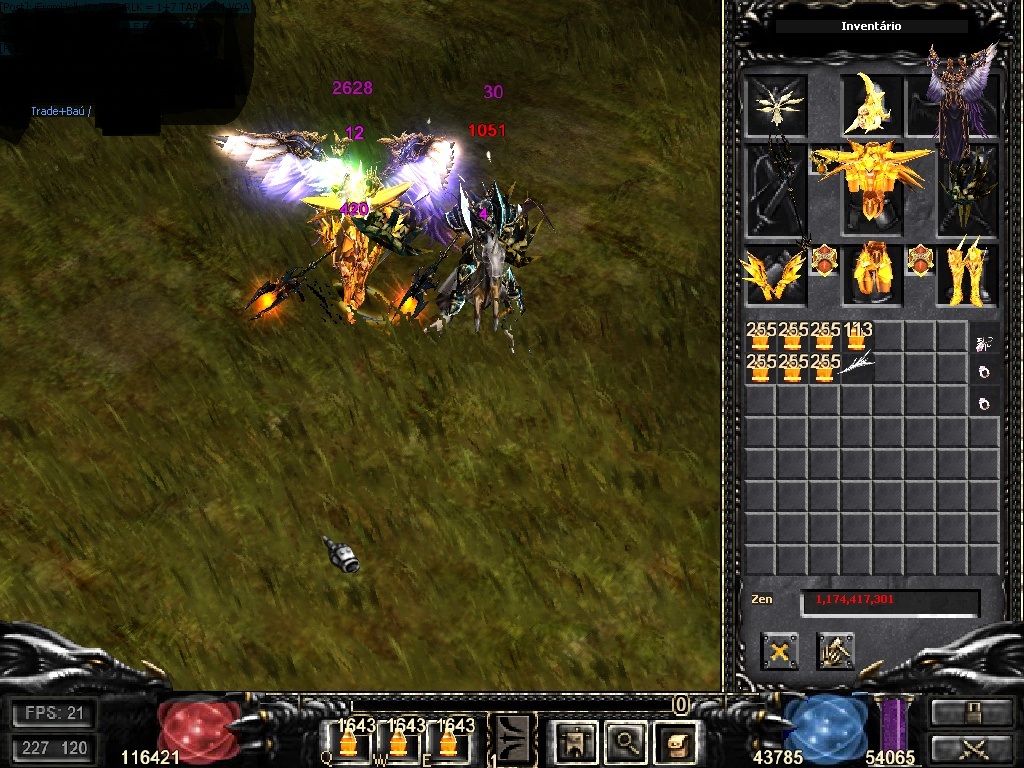The height and width of the screenshot is (768, 1024).
Task: Use the W hotkey potion slot
Action: [399, 742]
